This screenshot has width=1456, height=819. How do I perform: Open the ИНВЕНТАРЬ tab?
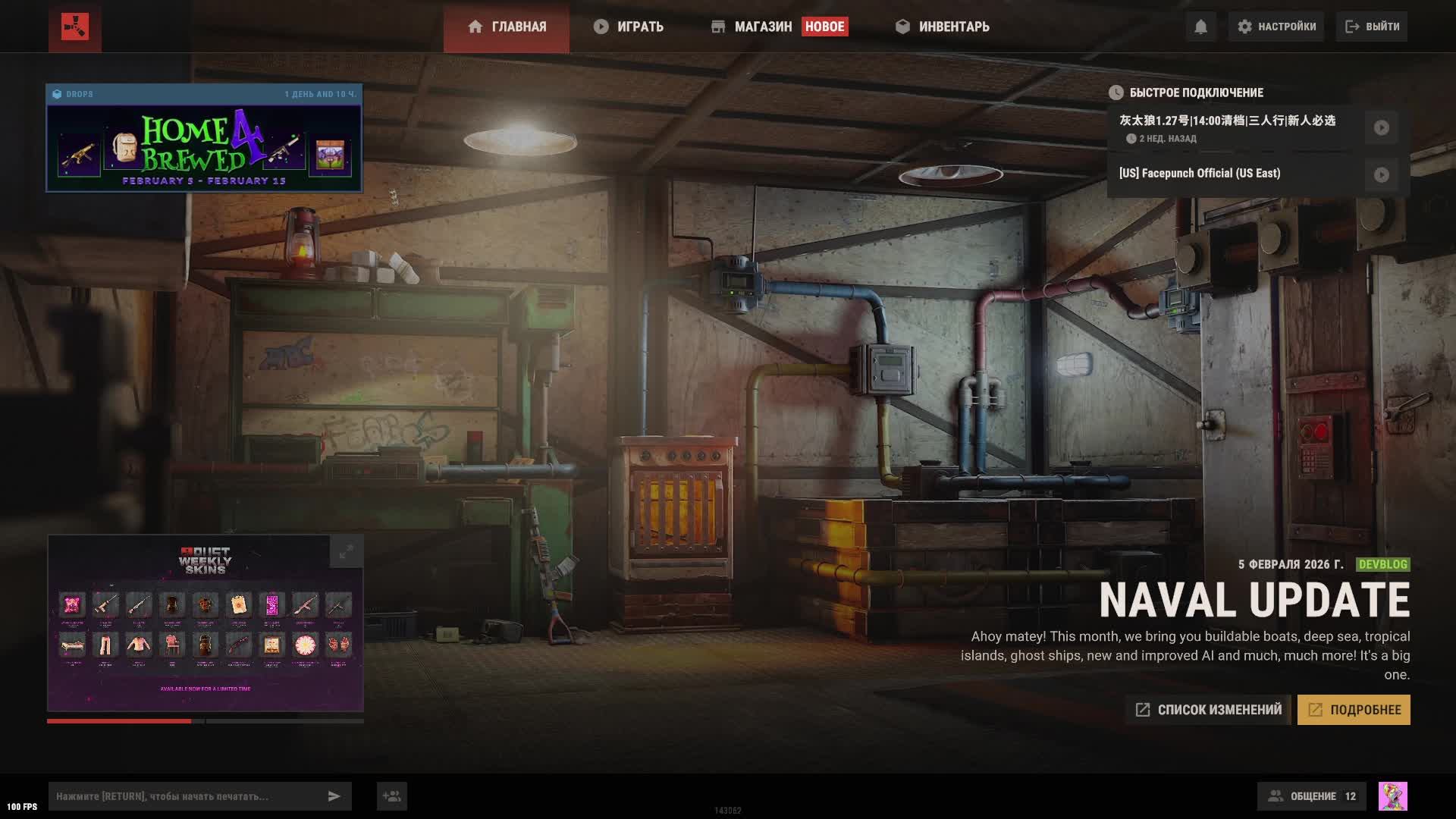point(943,27)
